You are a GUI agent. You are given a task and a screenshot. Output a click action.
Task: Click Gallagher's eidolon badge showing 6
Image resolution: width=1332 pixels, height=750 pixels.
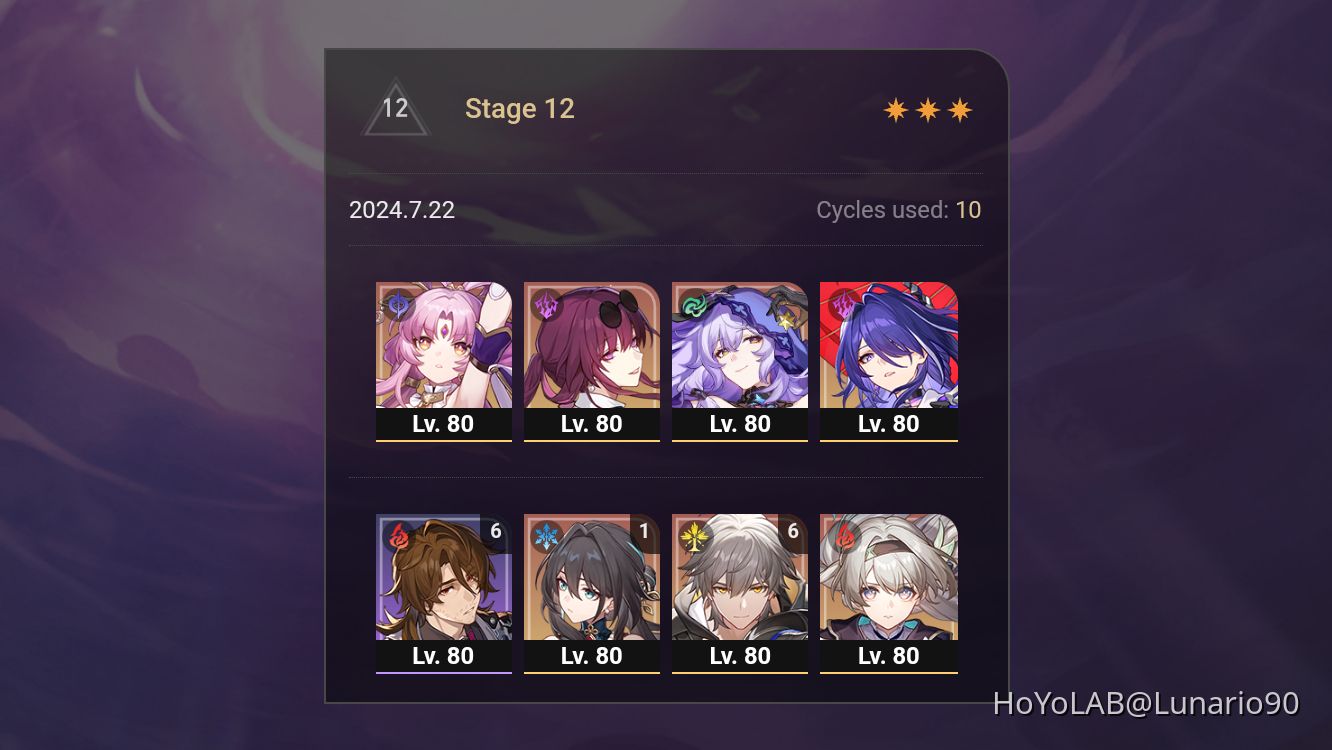tap(496, 531)
